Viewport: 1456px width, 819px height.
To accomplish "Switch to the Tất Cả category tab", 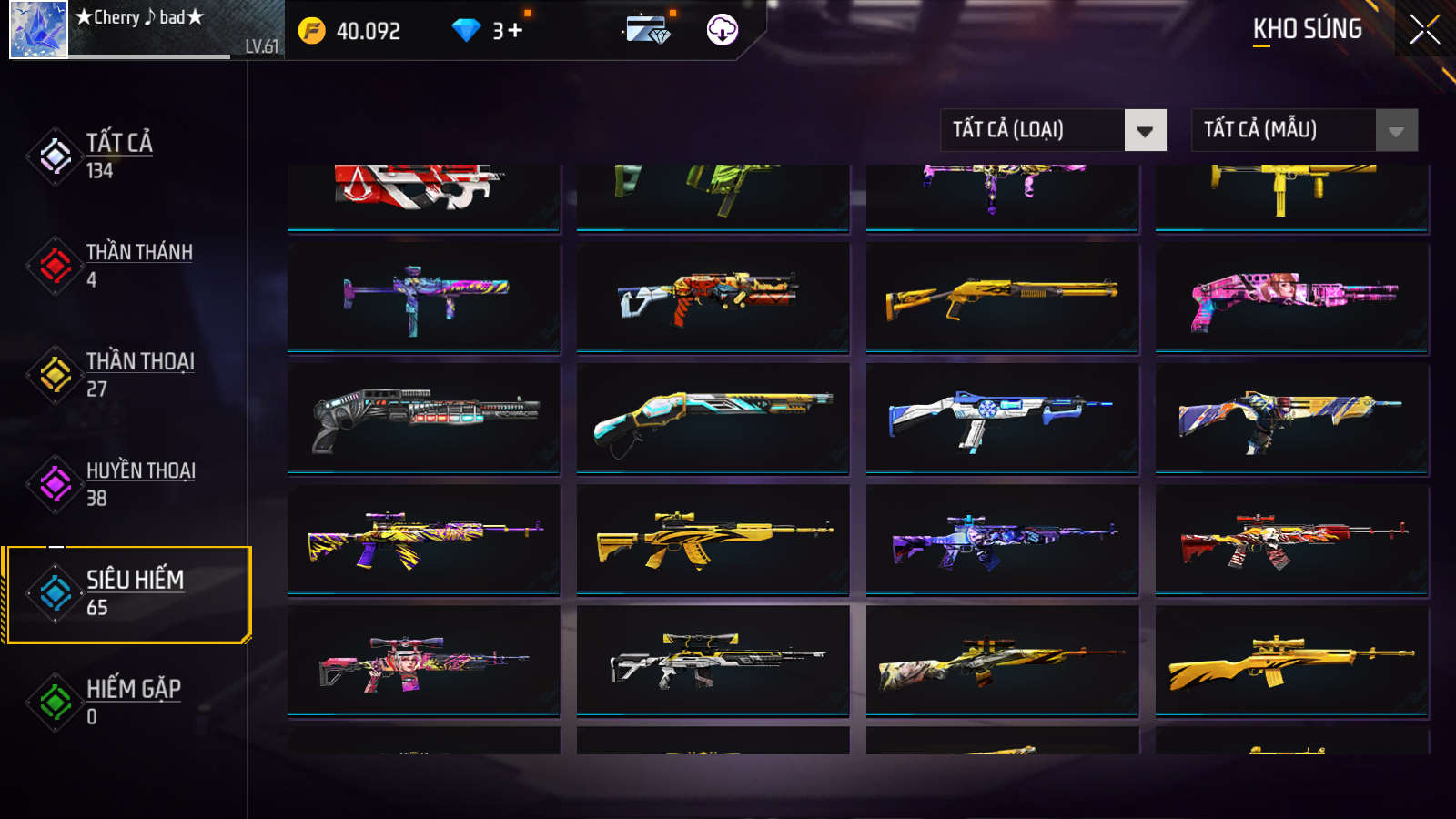I will click(118, 156).
